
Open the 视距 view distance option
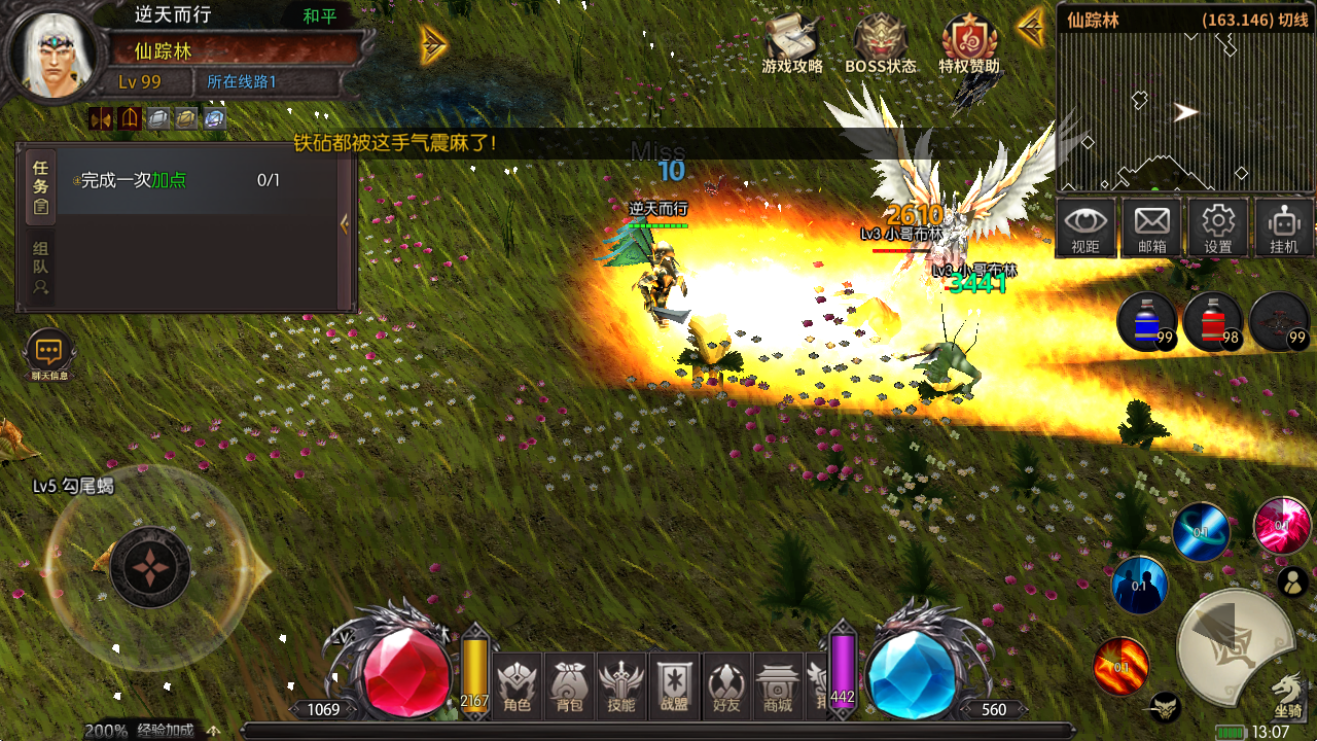point(1085,227)
